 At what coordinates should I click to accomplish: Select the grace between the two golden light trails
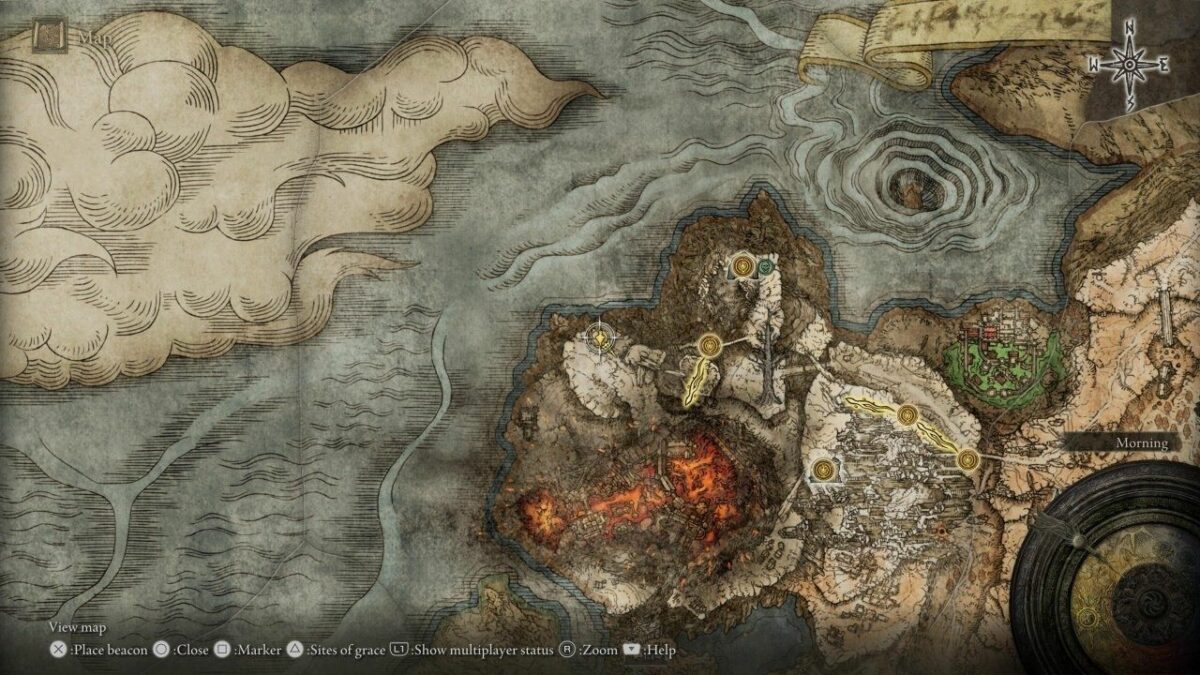click(908, 416)
